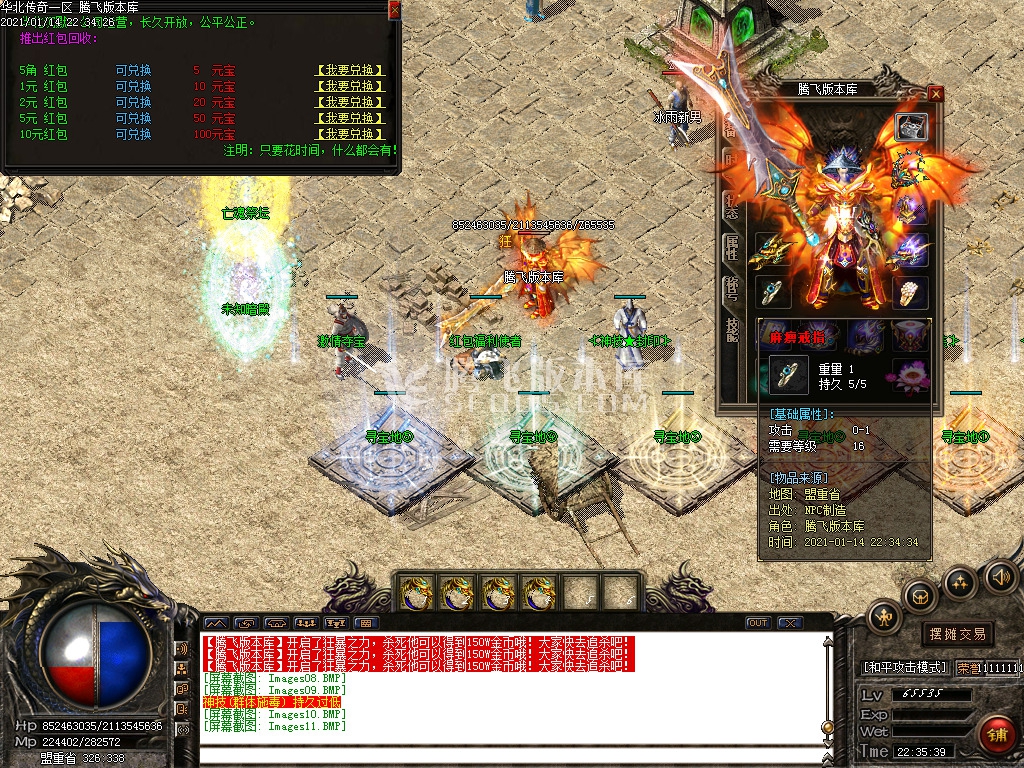This screenshot has width=1024, height=768.
Task: Exchange the 5角 red packet for 5 元宝
Action: 349,71
